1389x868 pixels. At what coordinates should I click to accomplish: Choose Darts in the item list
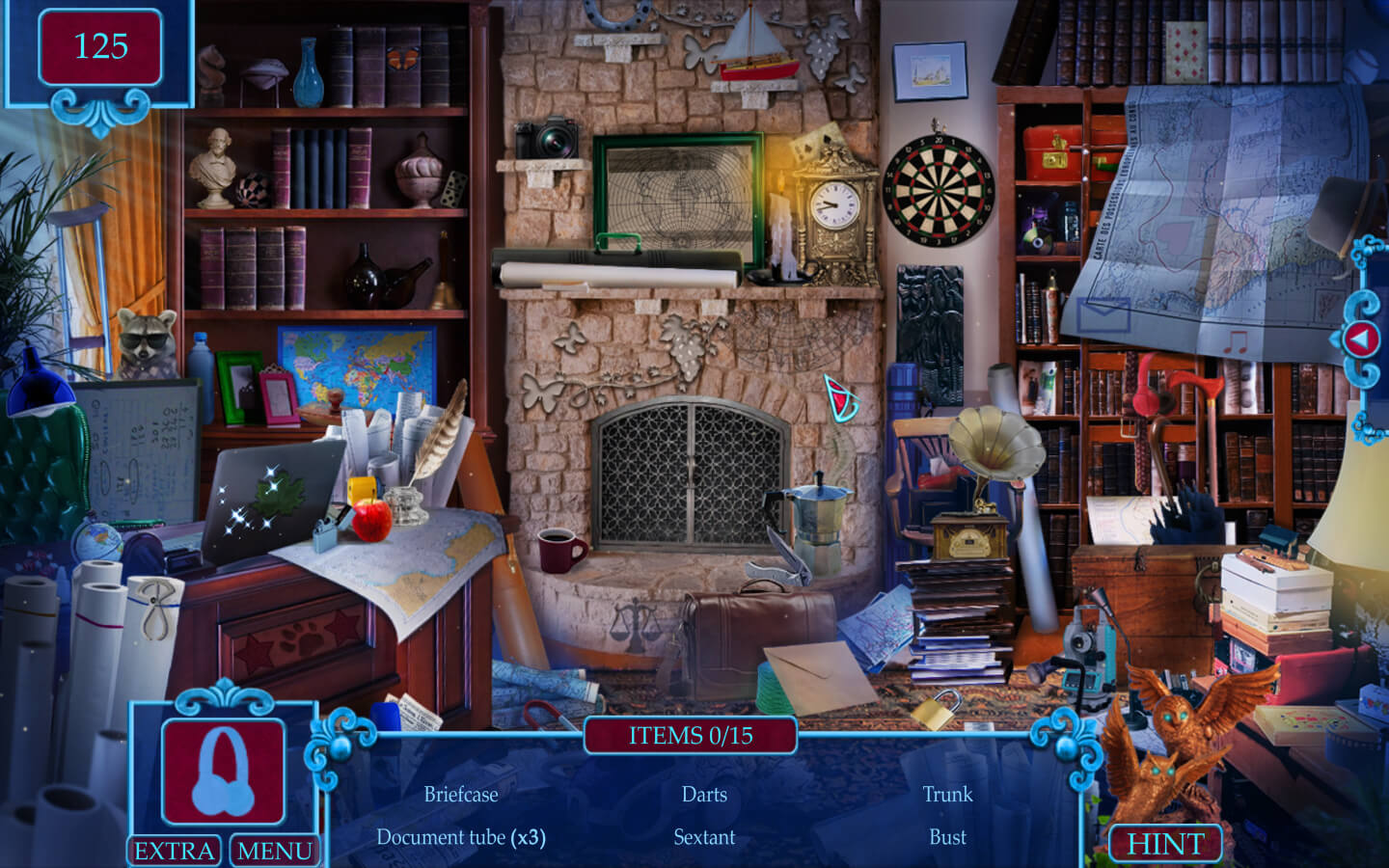point(704,795)
